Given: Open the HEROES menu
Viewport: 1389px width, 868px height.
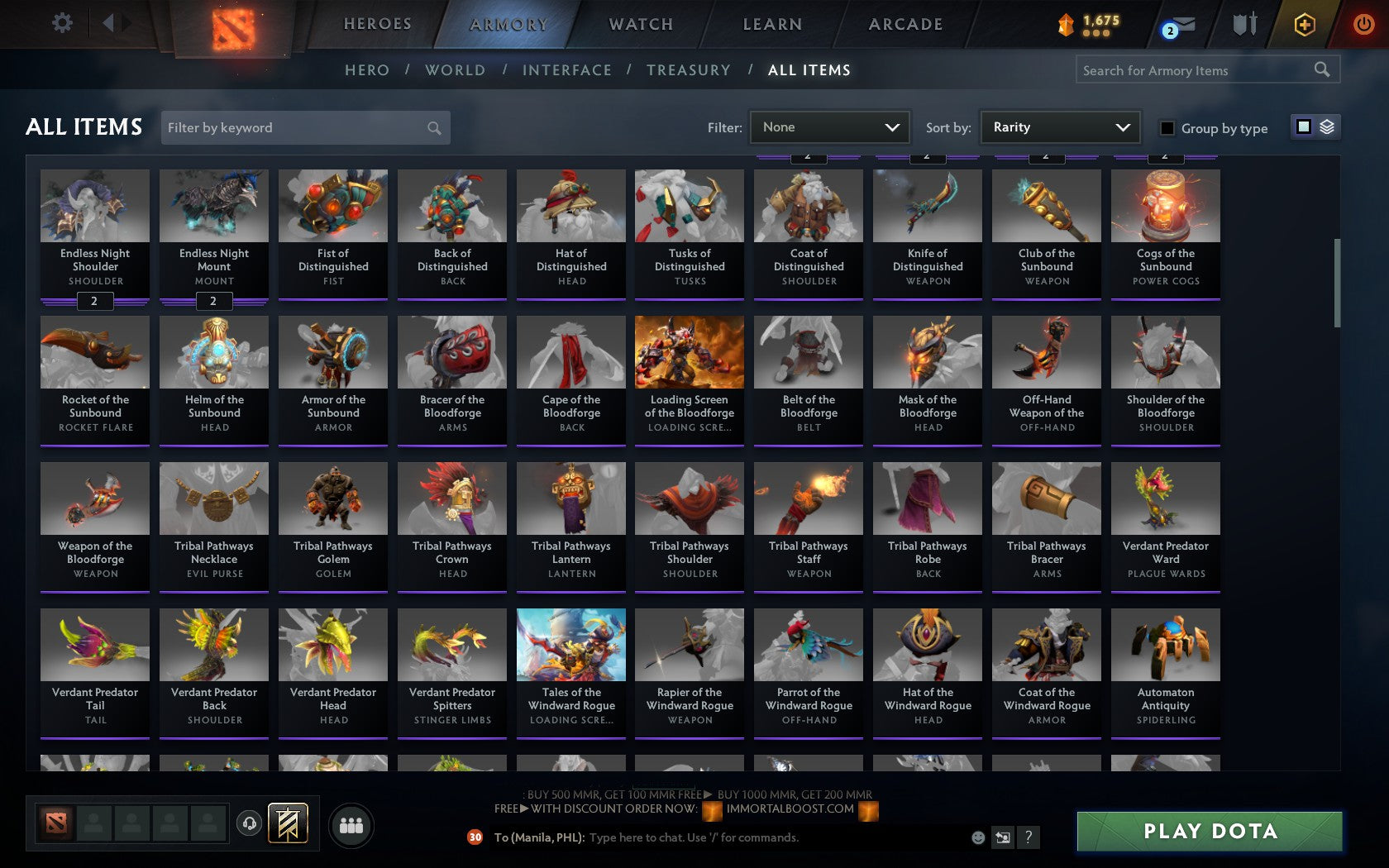Looking at the screenshot, I should (x=378, y=23).
